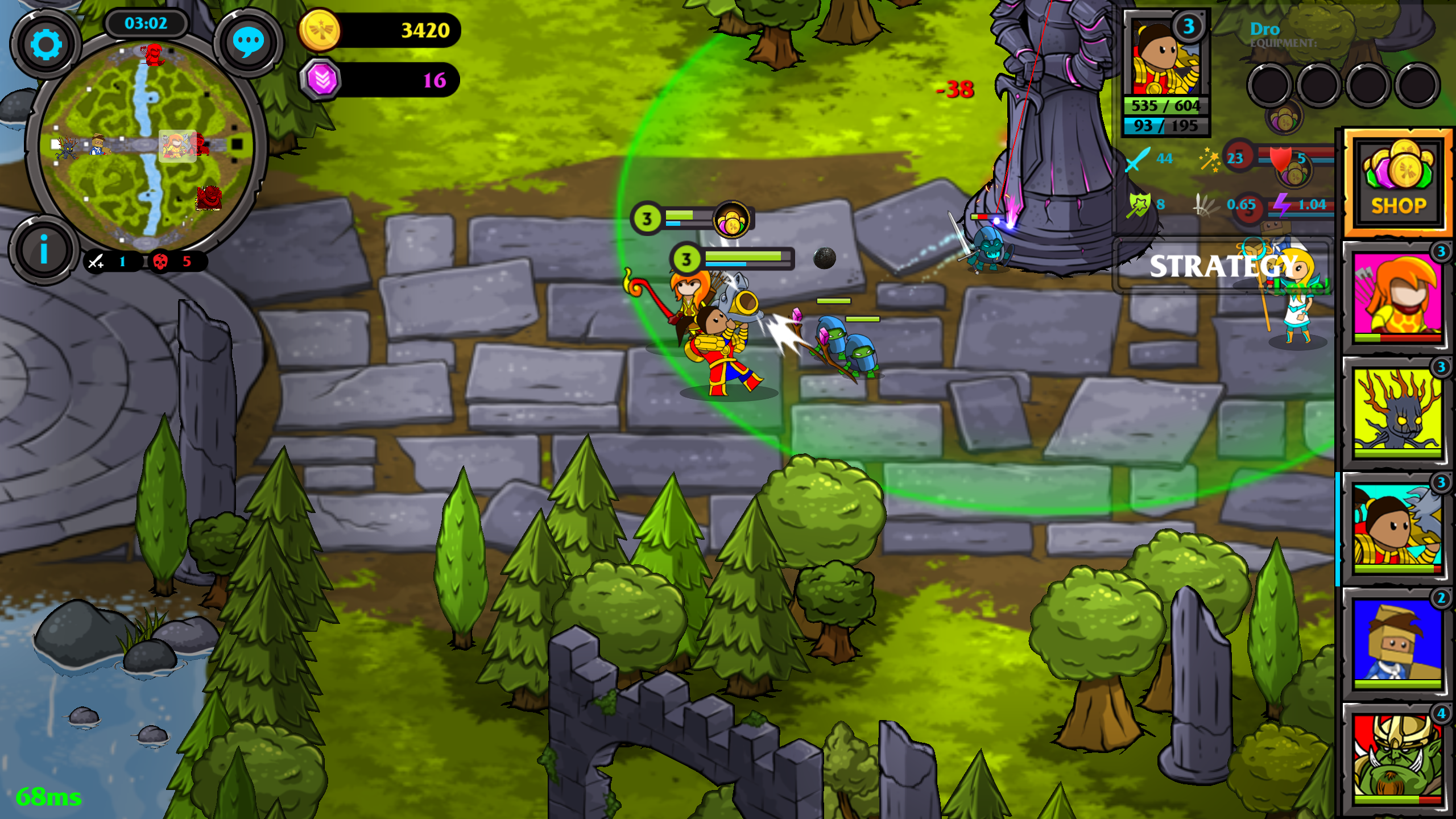
Task: Open the gear settings menu
Action: 45,44
